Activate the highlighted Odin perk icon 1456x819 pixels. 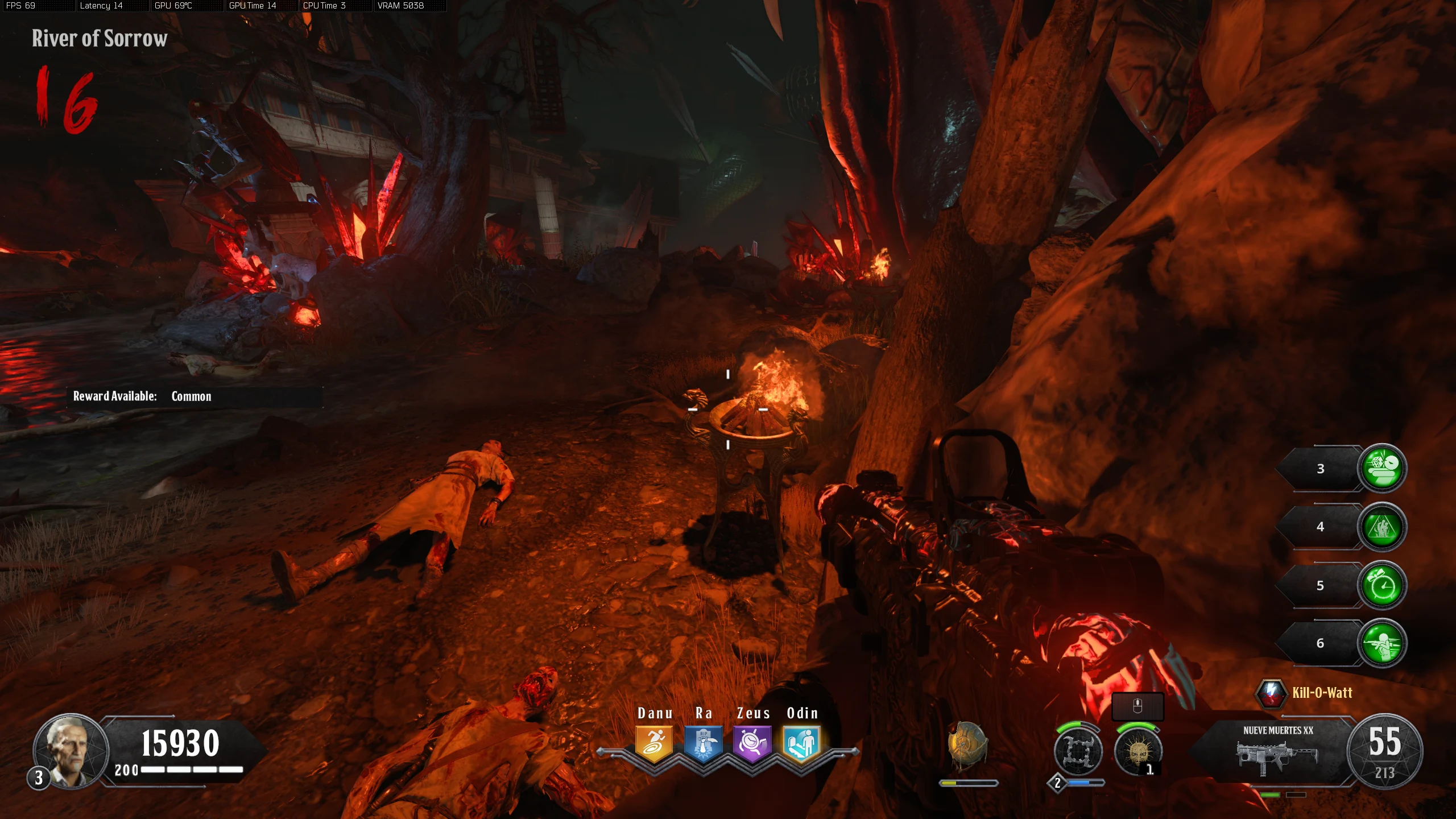[801, 743]
